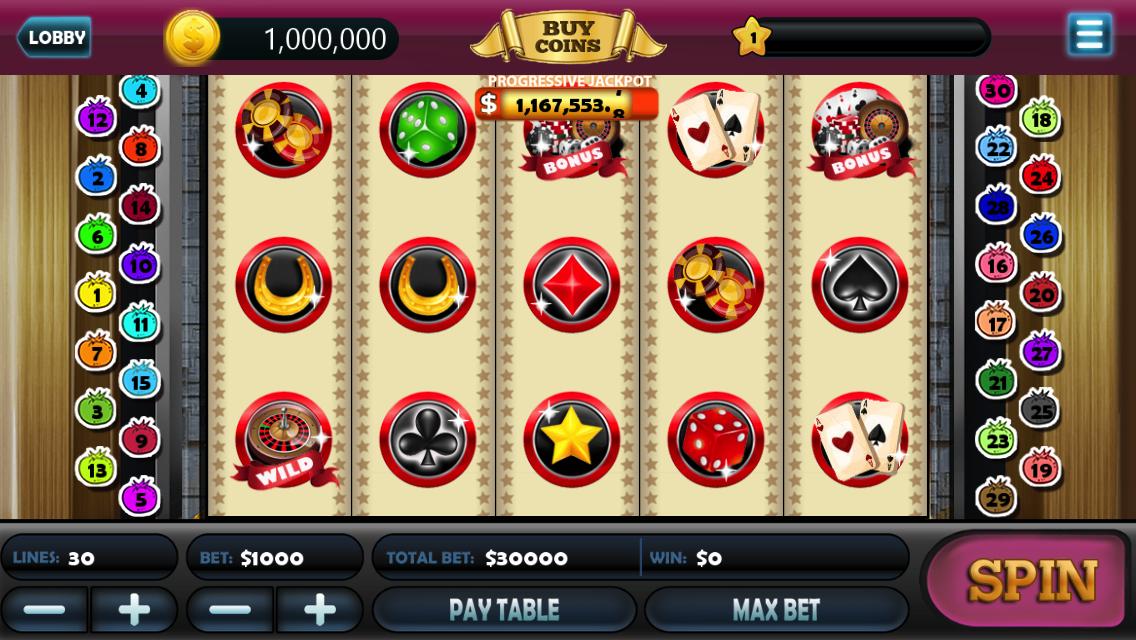
Task: Lower the bet amount
Action: click(x=230, y=609)
